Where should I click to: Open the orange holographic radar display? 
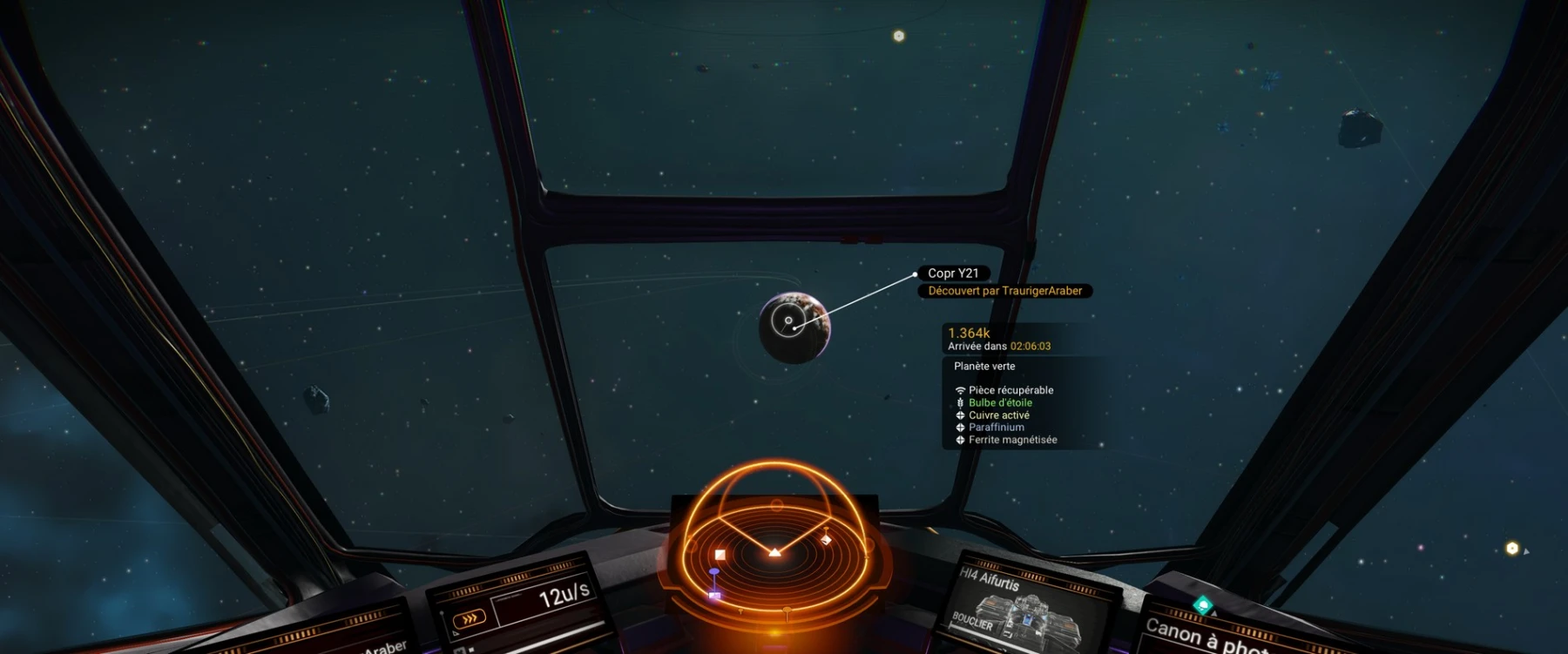[774, 544]
